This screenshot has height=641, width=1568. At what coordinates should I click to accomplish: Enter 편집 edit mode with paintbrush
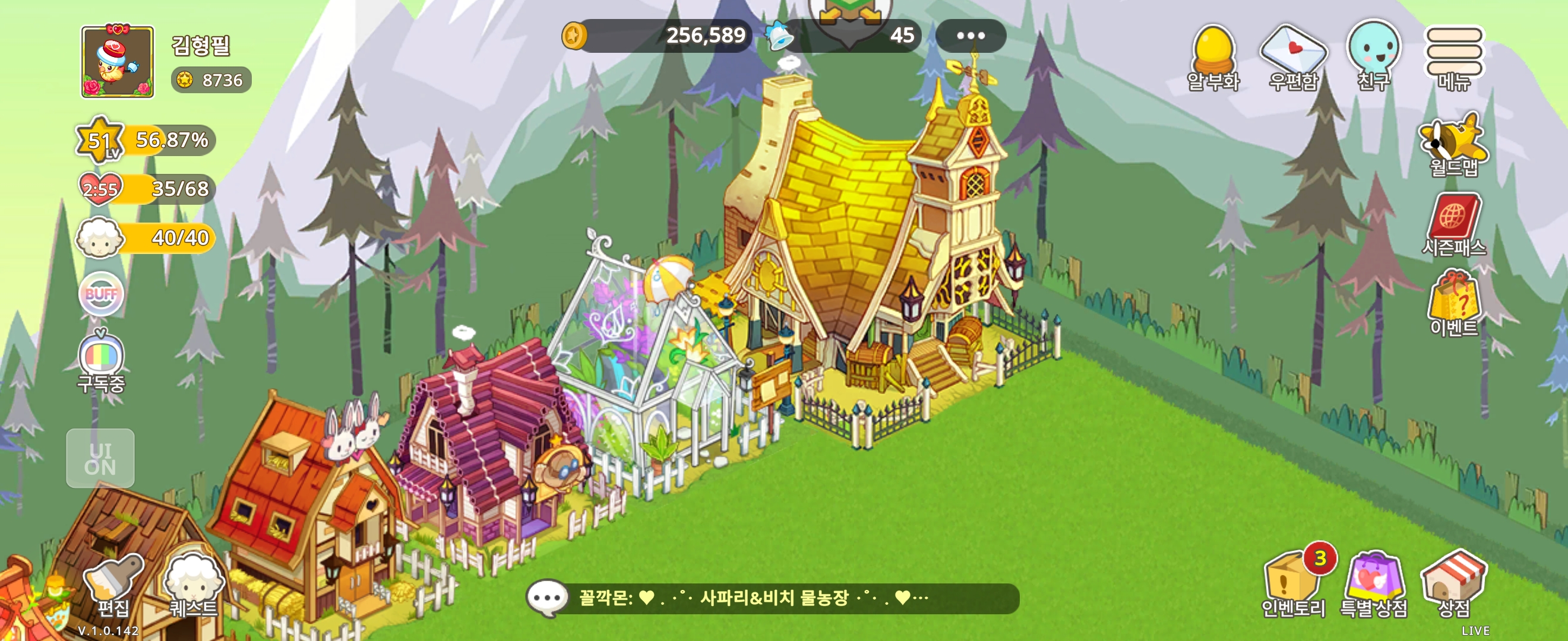[x=113, y=585]
